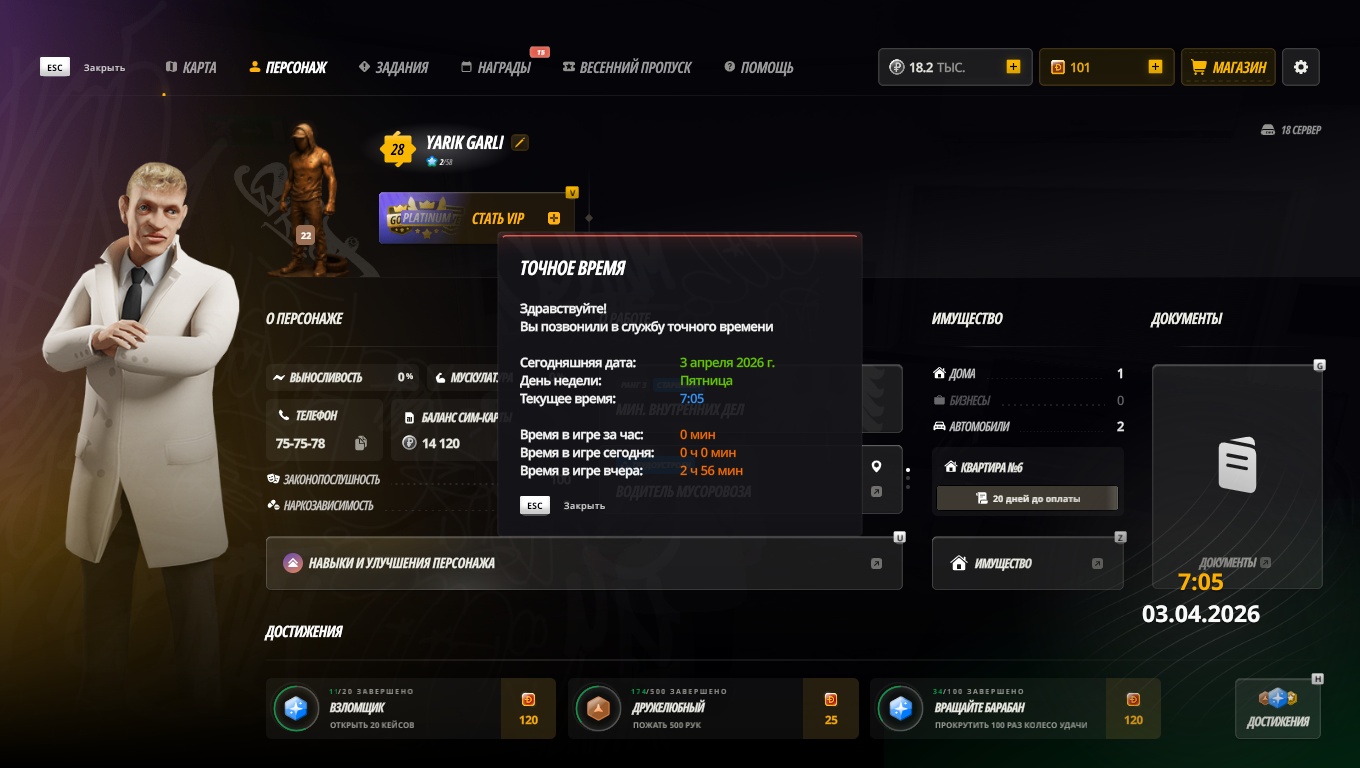Top up the 101 donate coins balance

point(1155,67)
